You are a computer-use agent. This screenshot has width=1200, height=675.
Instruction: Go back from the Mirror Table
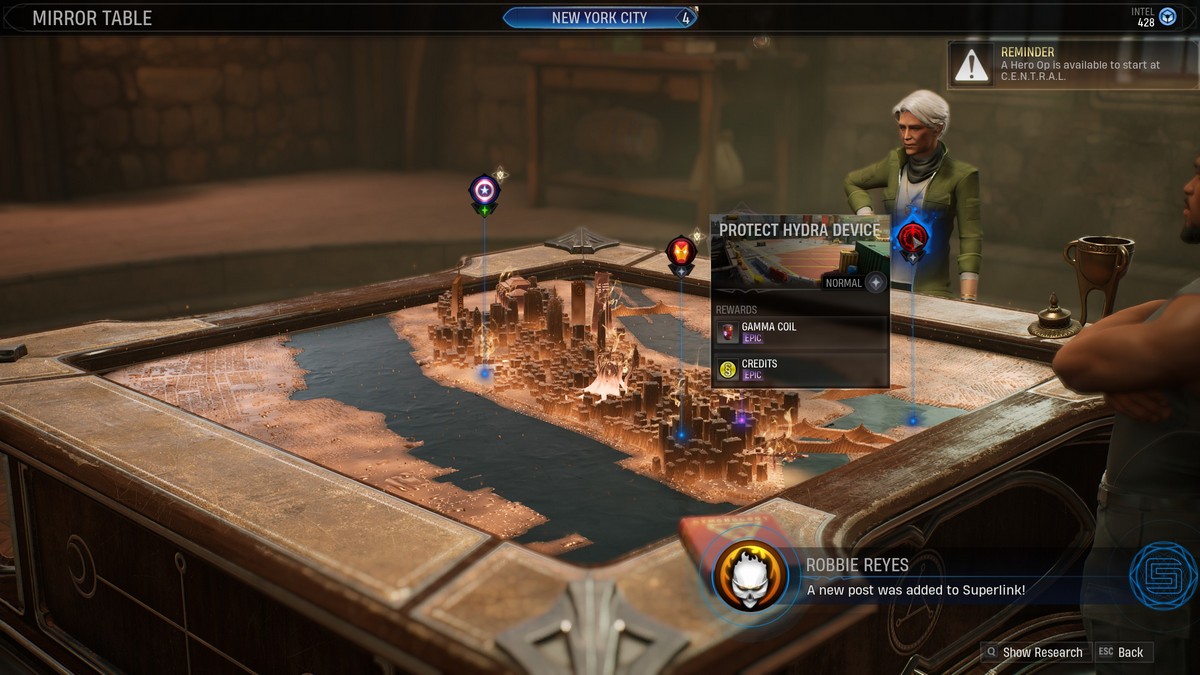click(1124, 652)
